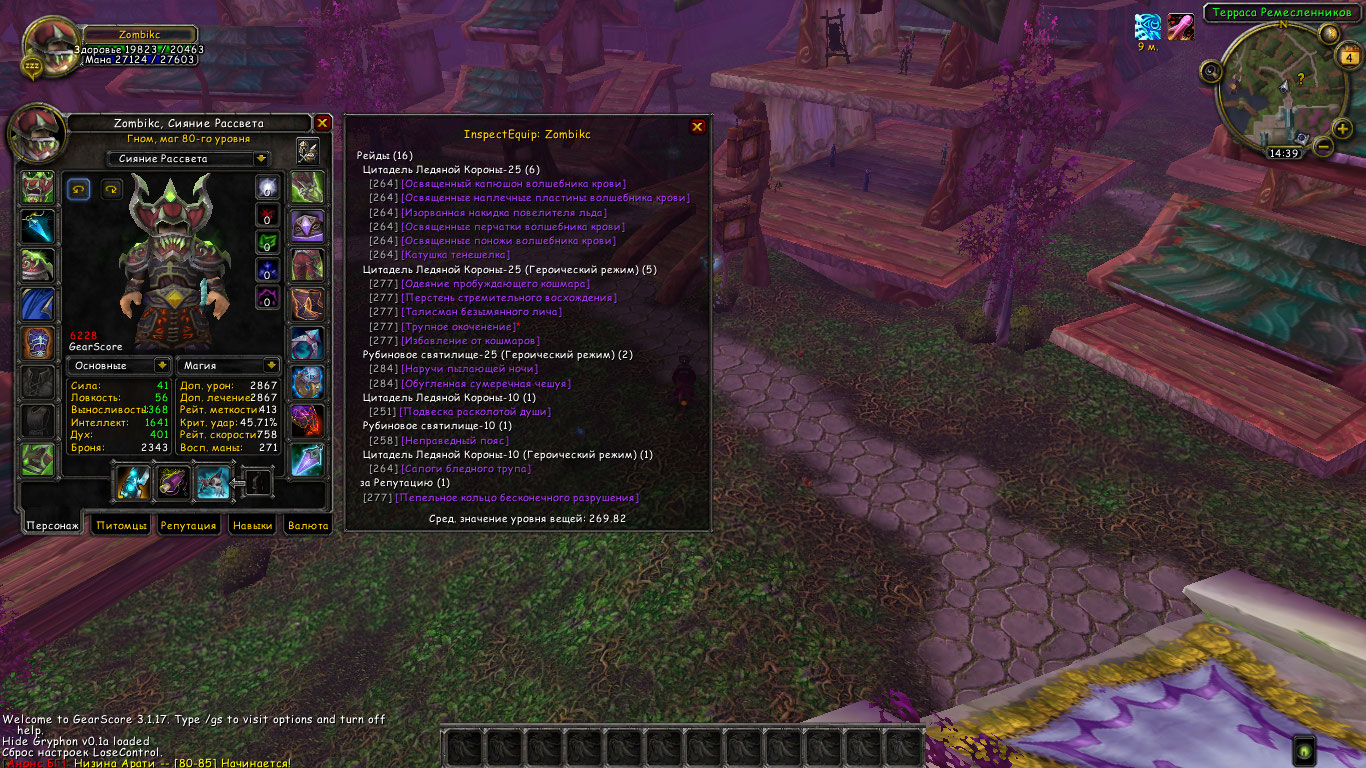This screenshot has height=768, width=1366.
Task: Click the minimap clock showing 14:39
Action: (x=1283, y=153)
